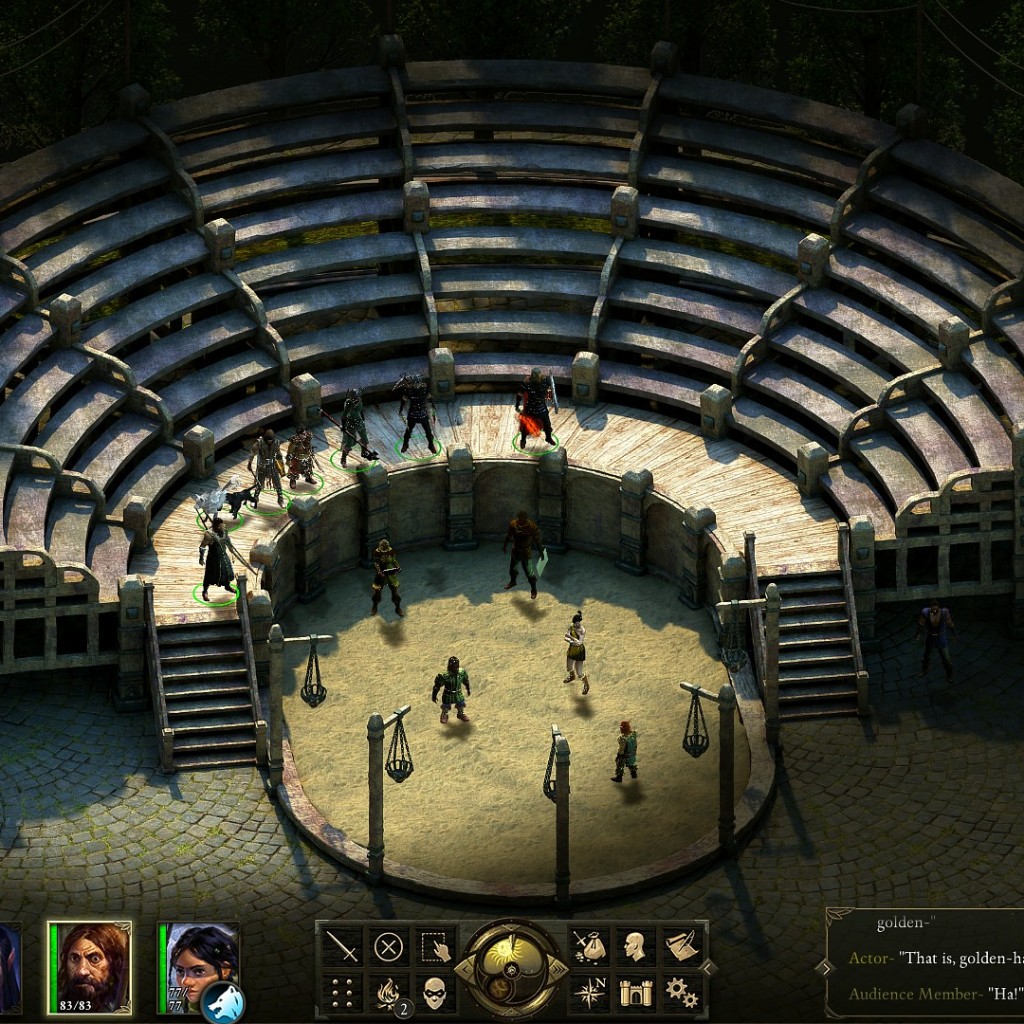Click the sword attack button
1024x1024 pixels.
[342, 946]
